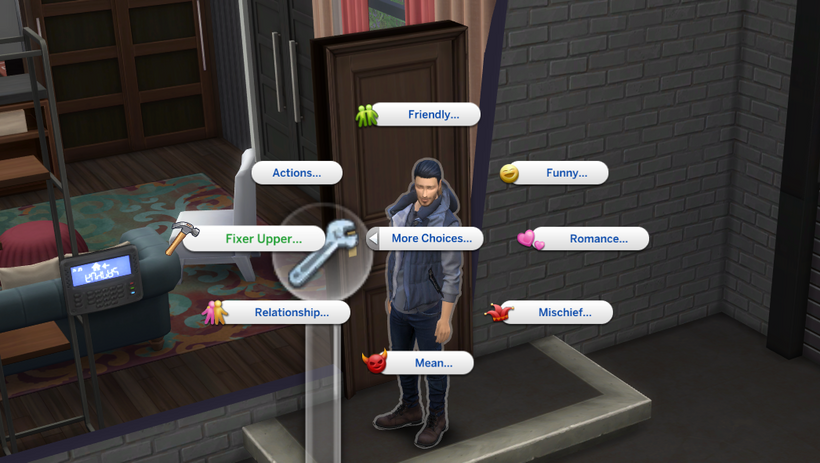The image size is (820, 463).
Task: Open the Actions submenu
Action: (297, 173)
